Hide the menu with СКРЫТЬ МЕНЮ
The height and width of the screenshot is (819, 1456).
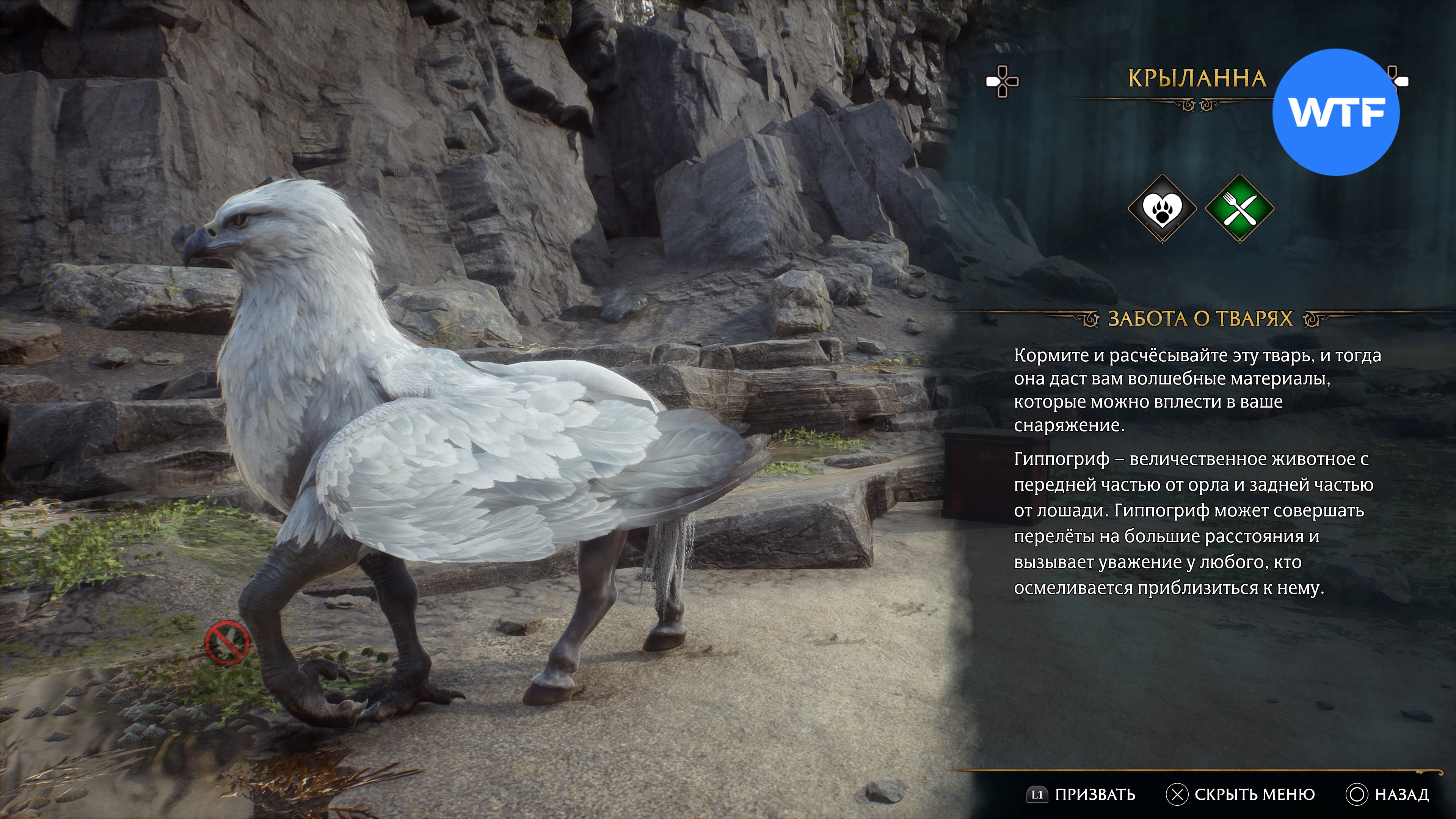tap(1241, 795)
